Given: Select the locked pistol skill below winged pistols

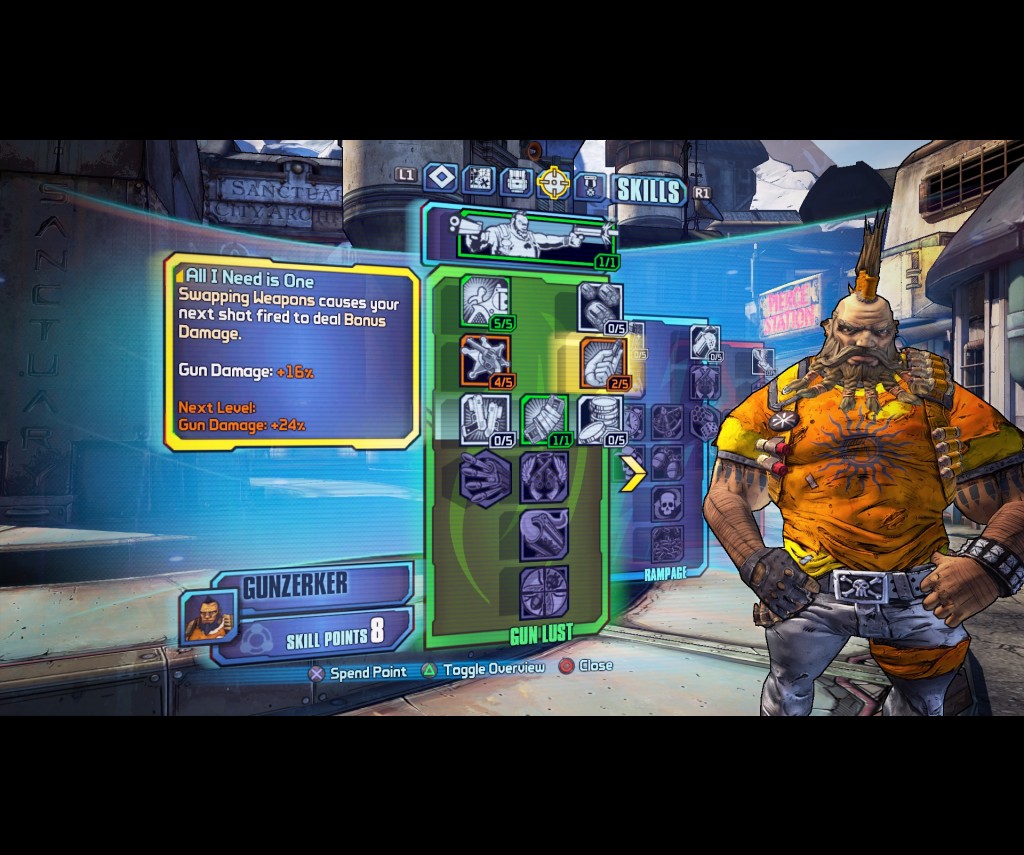Looking at the screenshot, I should pyautogui.click(x=544, y=535).
